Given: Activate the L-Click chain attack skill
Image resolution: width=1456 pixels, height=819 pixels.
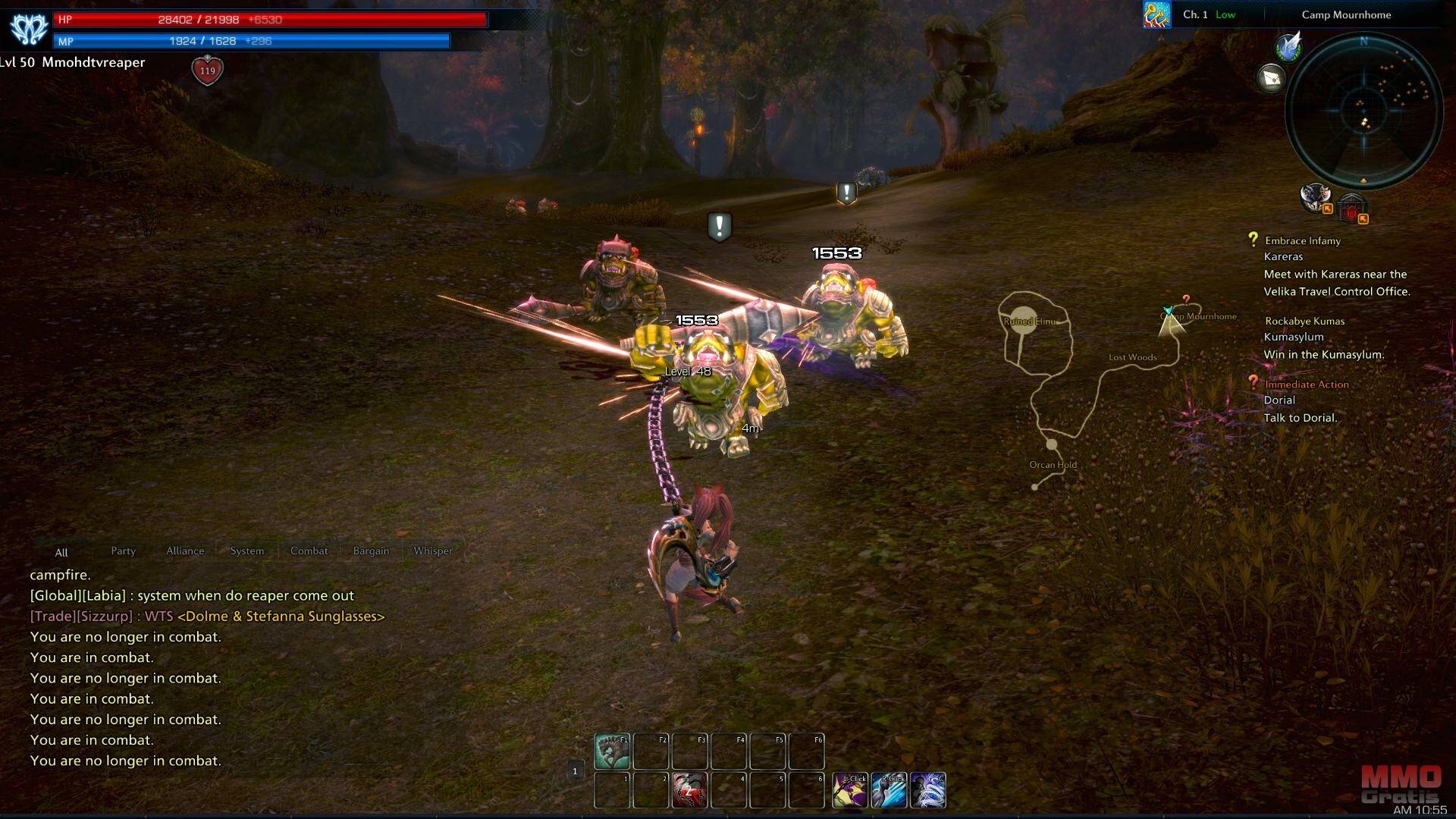Looking at the screenshot, I should (x=850, y=790).
